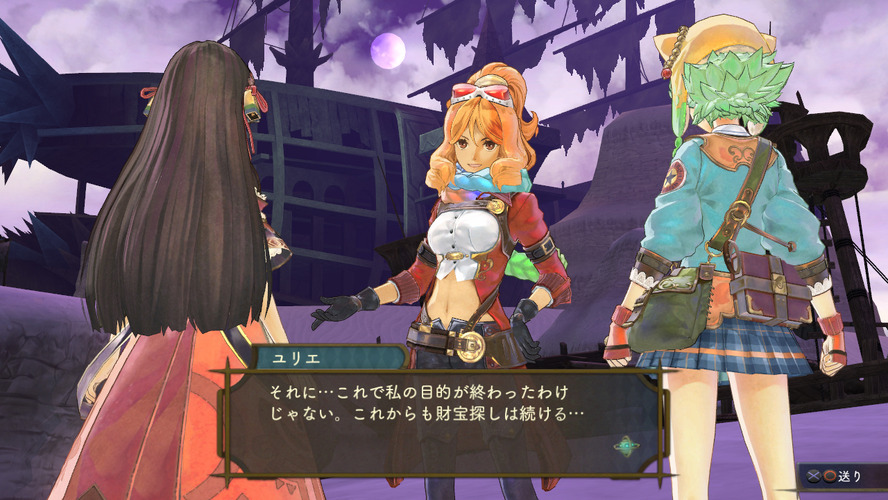The width and height of the screenshot is (888, 500).
Task: Click the dialogue advance gem indicator
Action: [x=627, y=446]
